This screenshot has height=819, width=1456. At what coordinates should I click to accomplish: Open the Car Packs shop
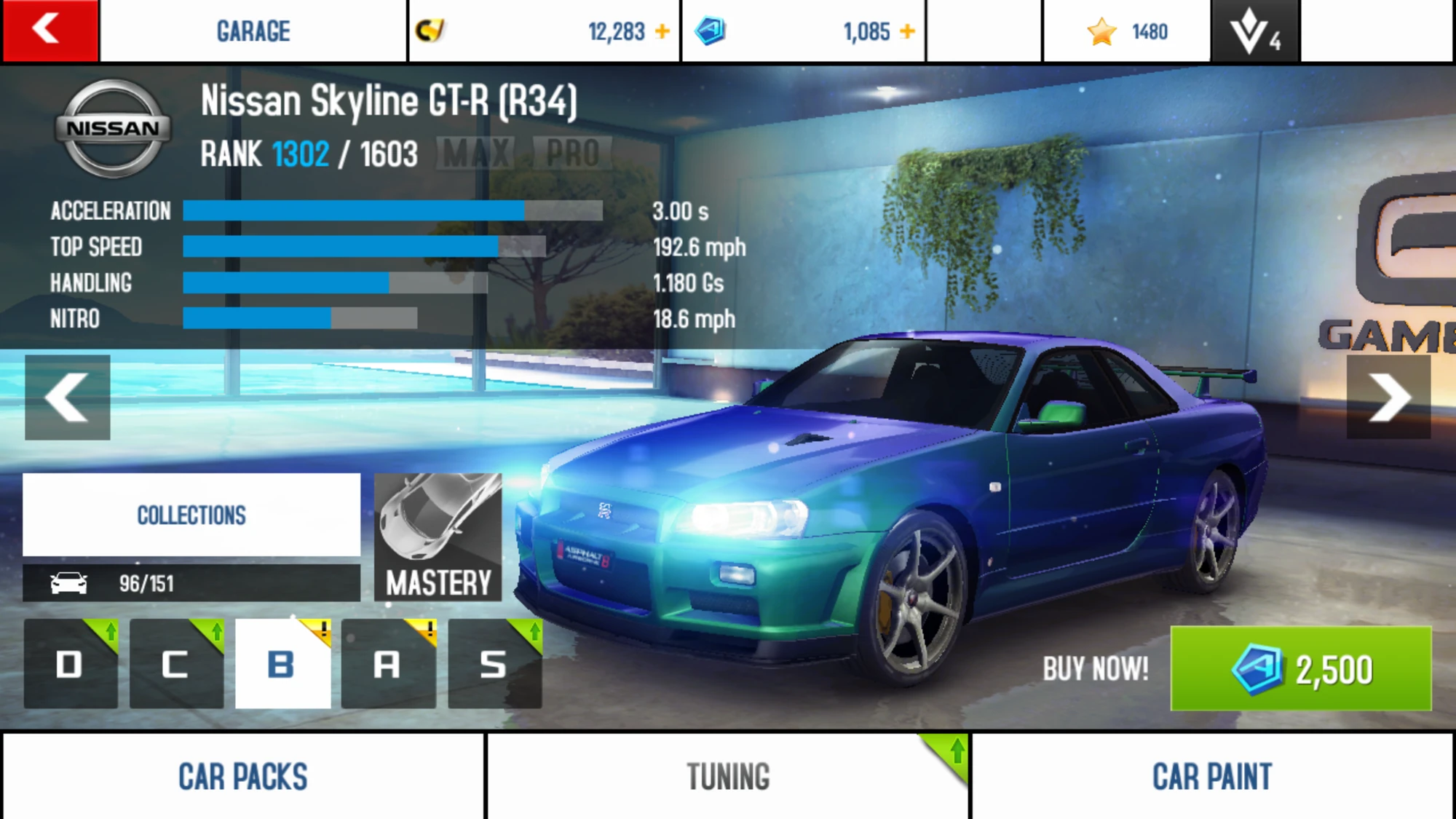(243, 776)
